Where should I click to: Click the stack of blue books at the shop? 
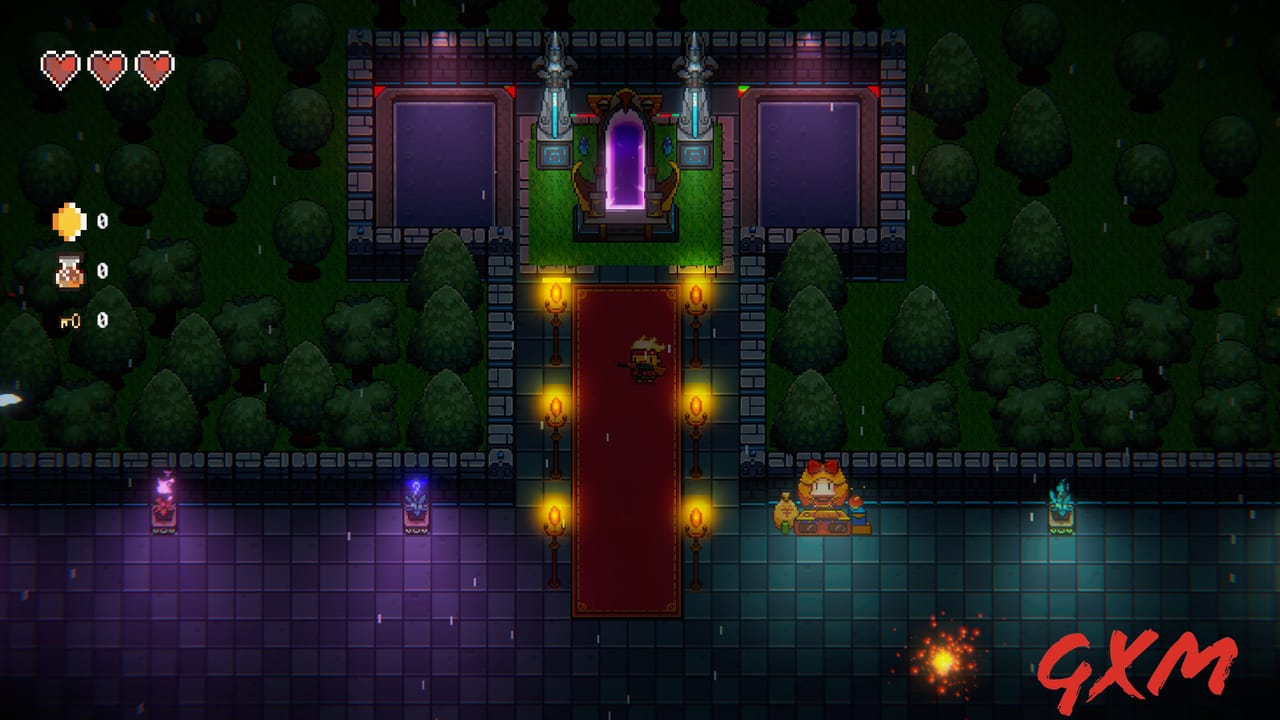tap(858, 520)
